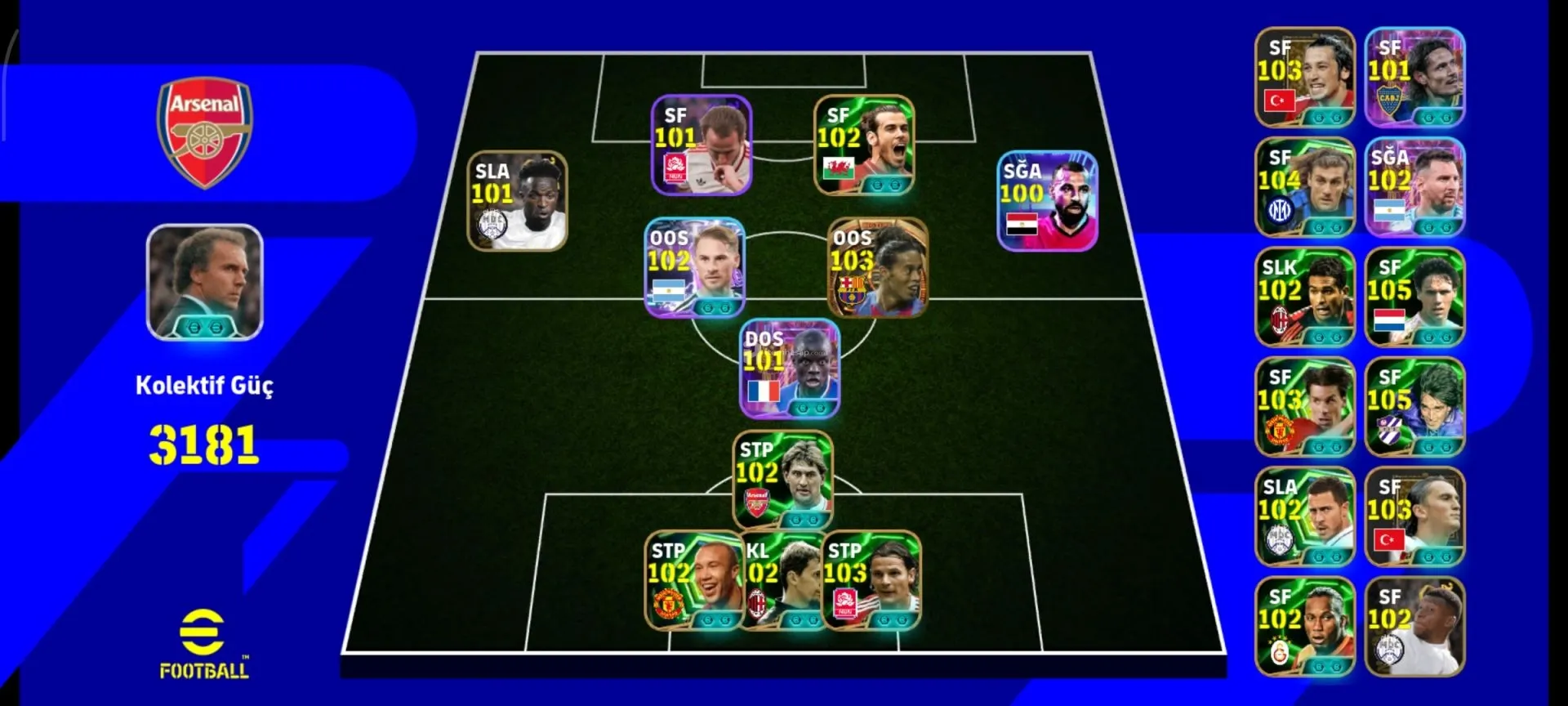Pick the OOS 102 Argentina midfielder card
This screenshot has width=1568, height=706.
694,267
